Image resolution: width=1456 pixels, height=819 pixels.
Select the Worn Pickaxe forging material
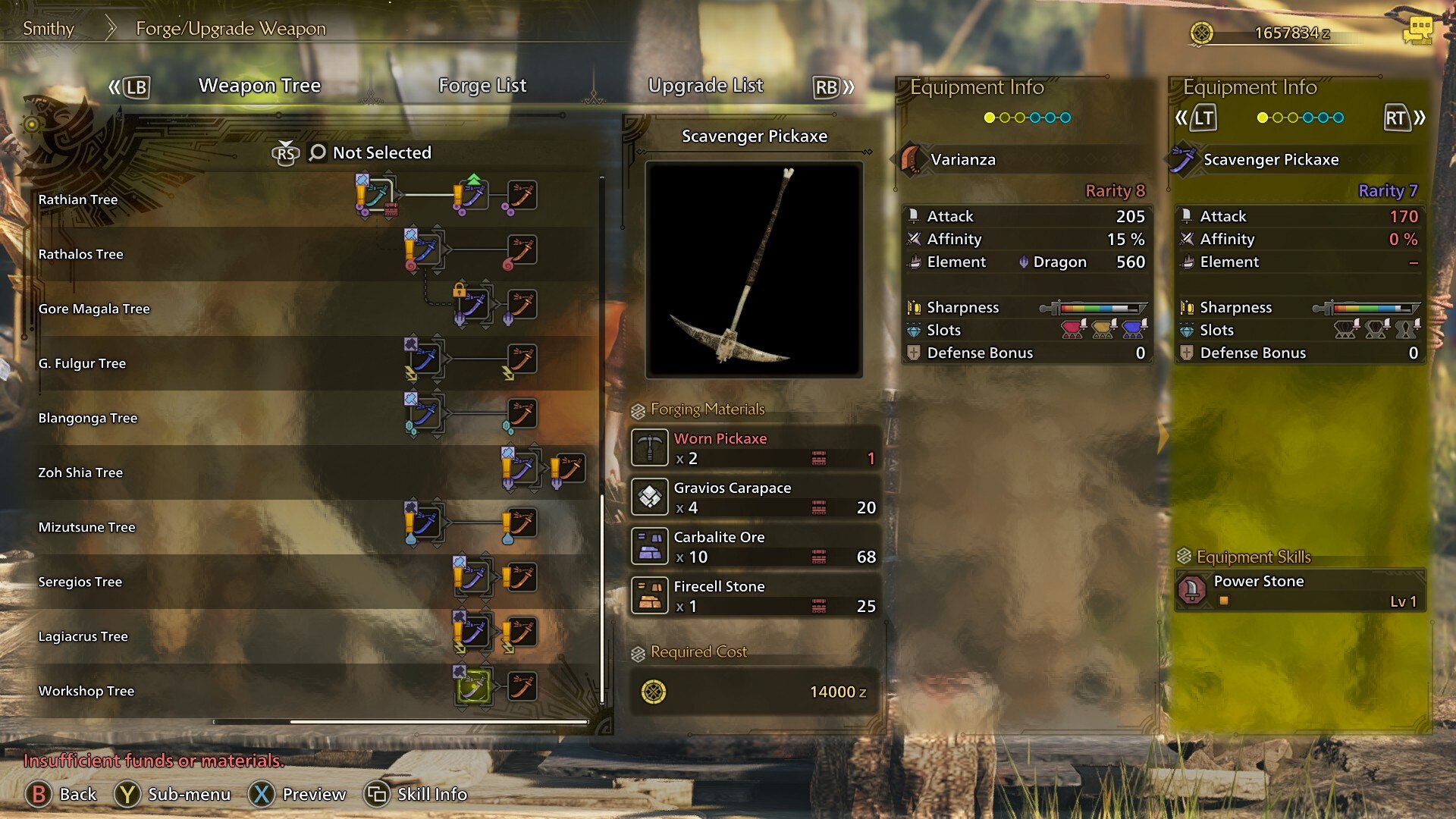point(755,447)
